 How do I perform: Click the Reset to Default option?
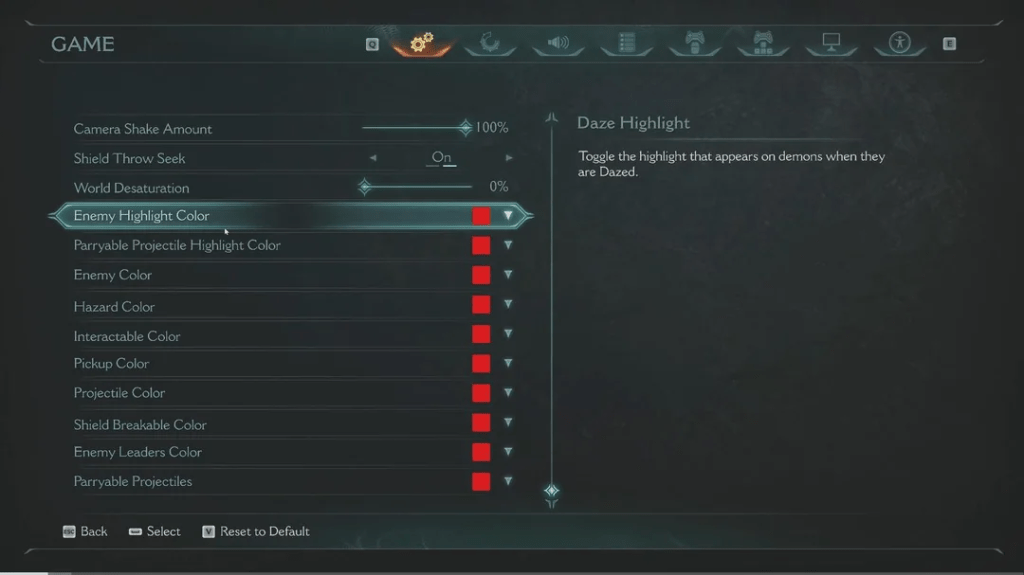tap(264, 531)
